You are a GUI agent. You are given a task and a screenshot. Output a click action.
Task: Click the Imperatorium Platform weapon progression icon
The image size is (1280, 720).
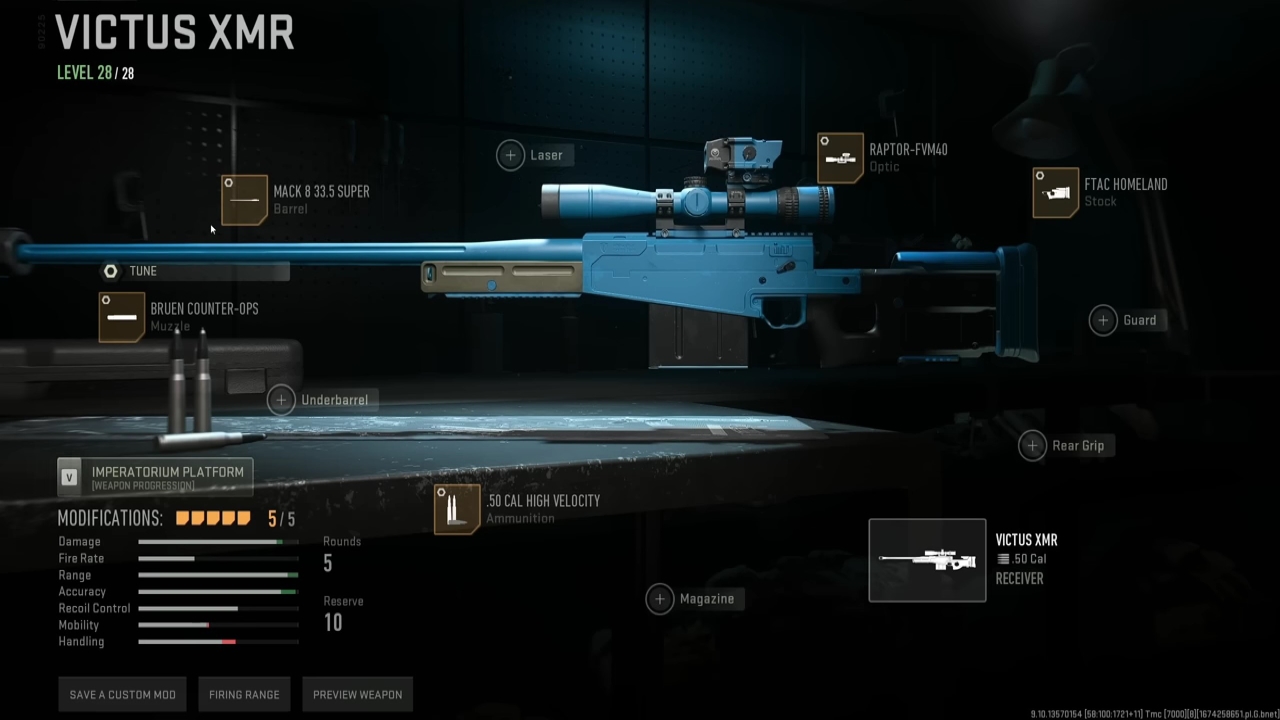pyautogui.click(x=69, y=476)
